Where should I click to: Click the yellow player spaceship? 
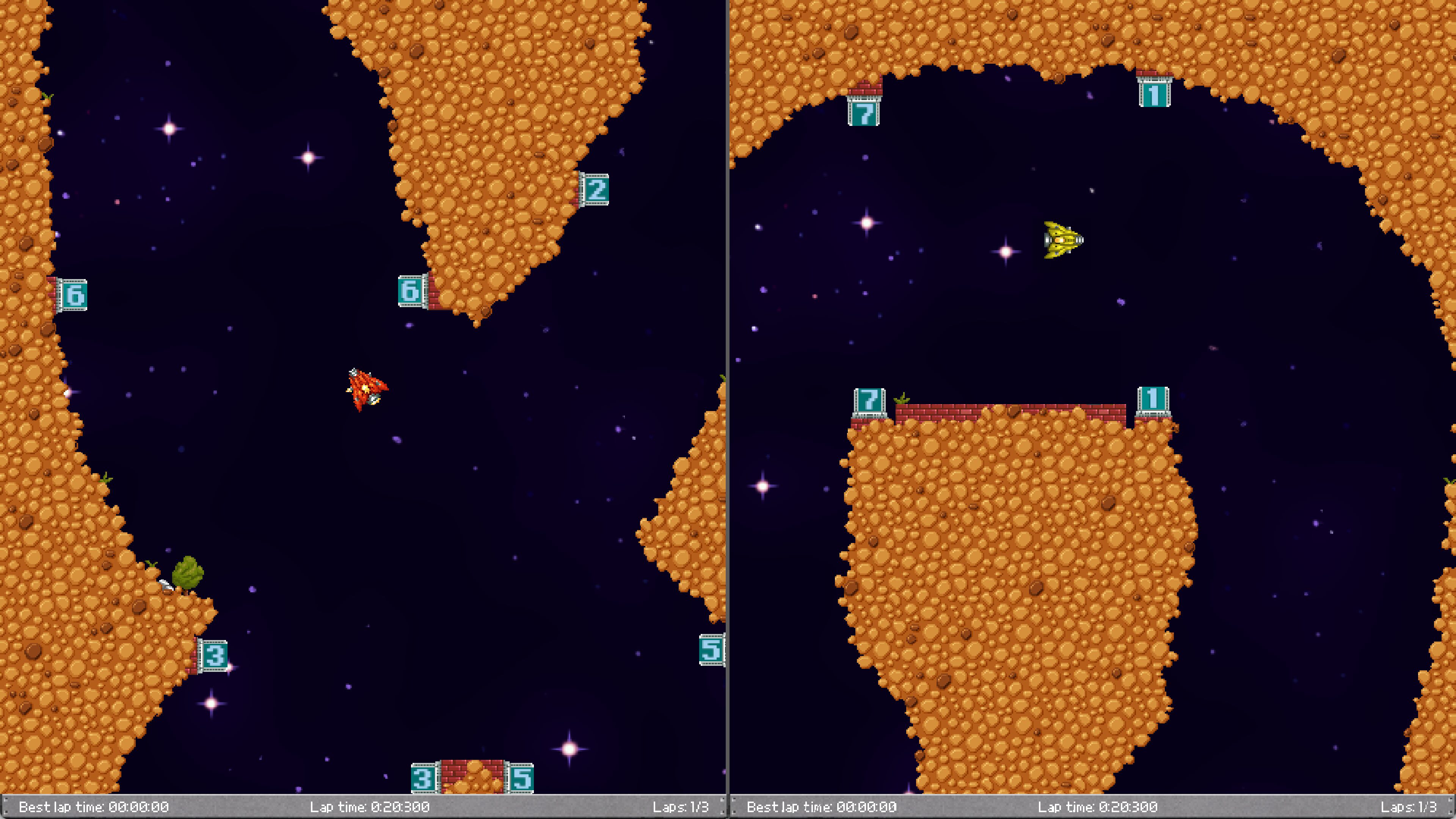pyautogui.click(x=1064, y=240)
